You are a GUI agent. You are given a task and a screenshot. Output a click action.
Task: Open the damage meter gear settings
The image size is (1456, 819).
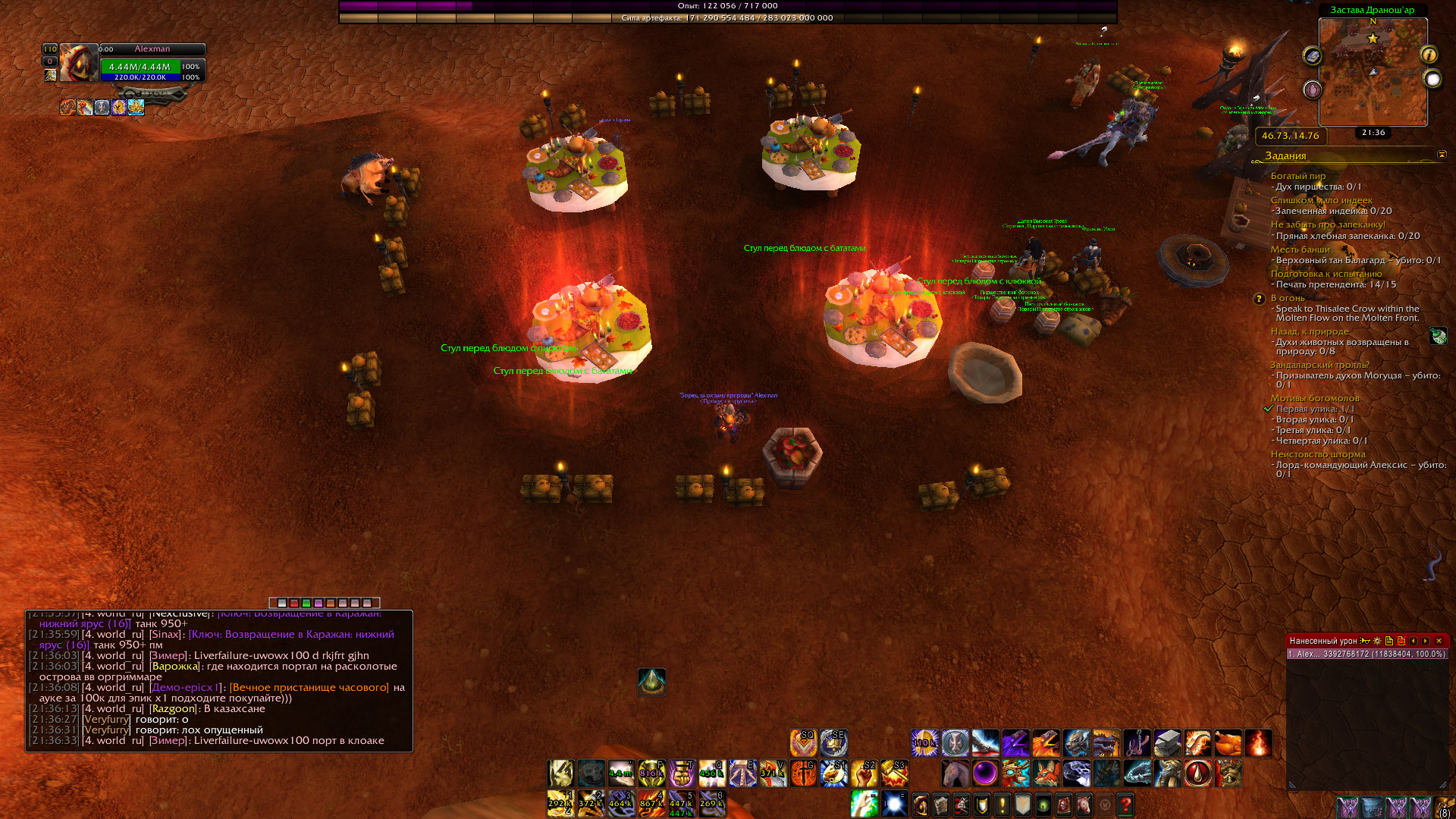point(1377,641)
